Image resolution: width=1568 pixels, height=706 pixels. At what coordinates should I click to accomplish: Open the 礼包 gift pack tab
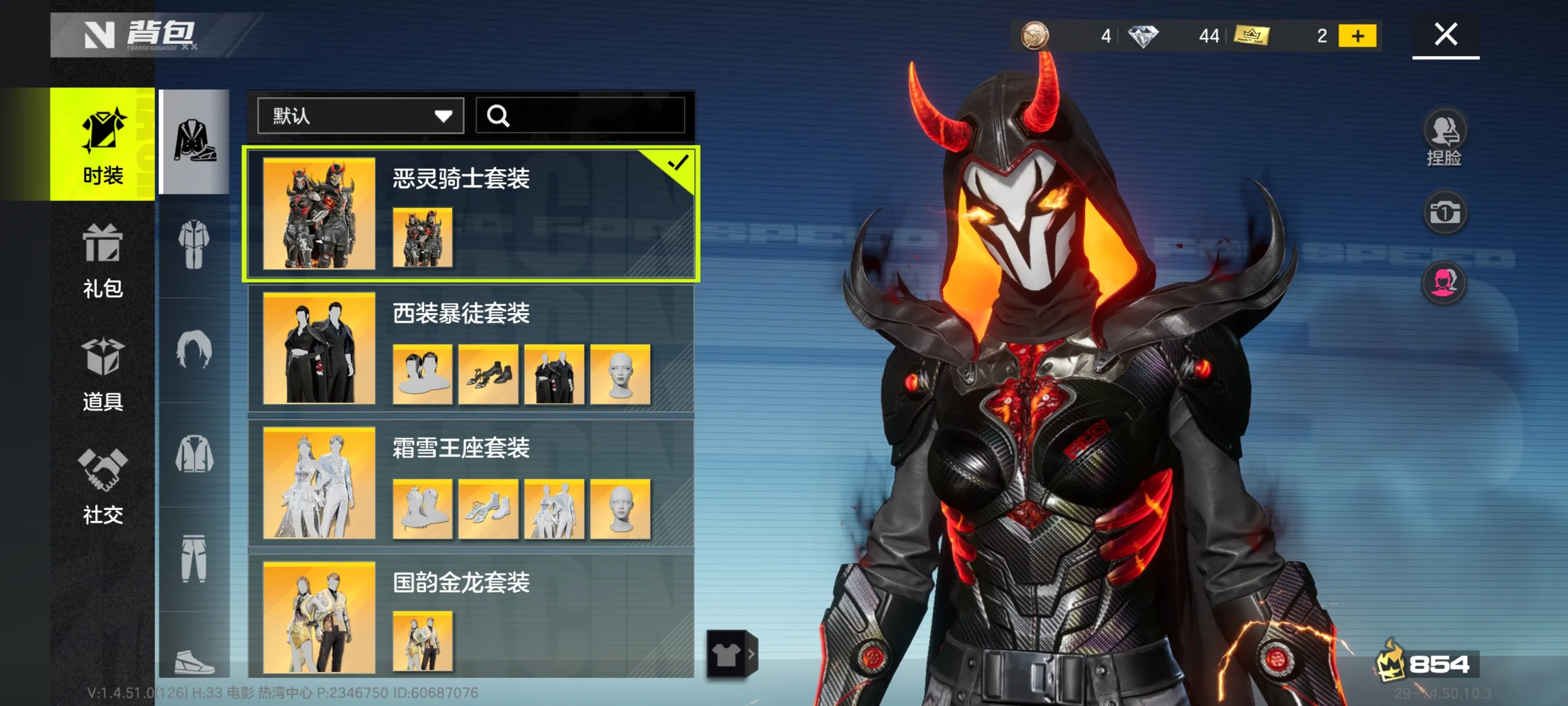pyautogui.click(x=102, y=261)
